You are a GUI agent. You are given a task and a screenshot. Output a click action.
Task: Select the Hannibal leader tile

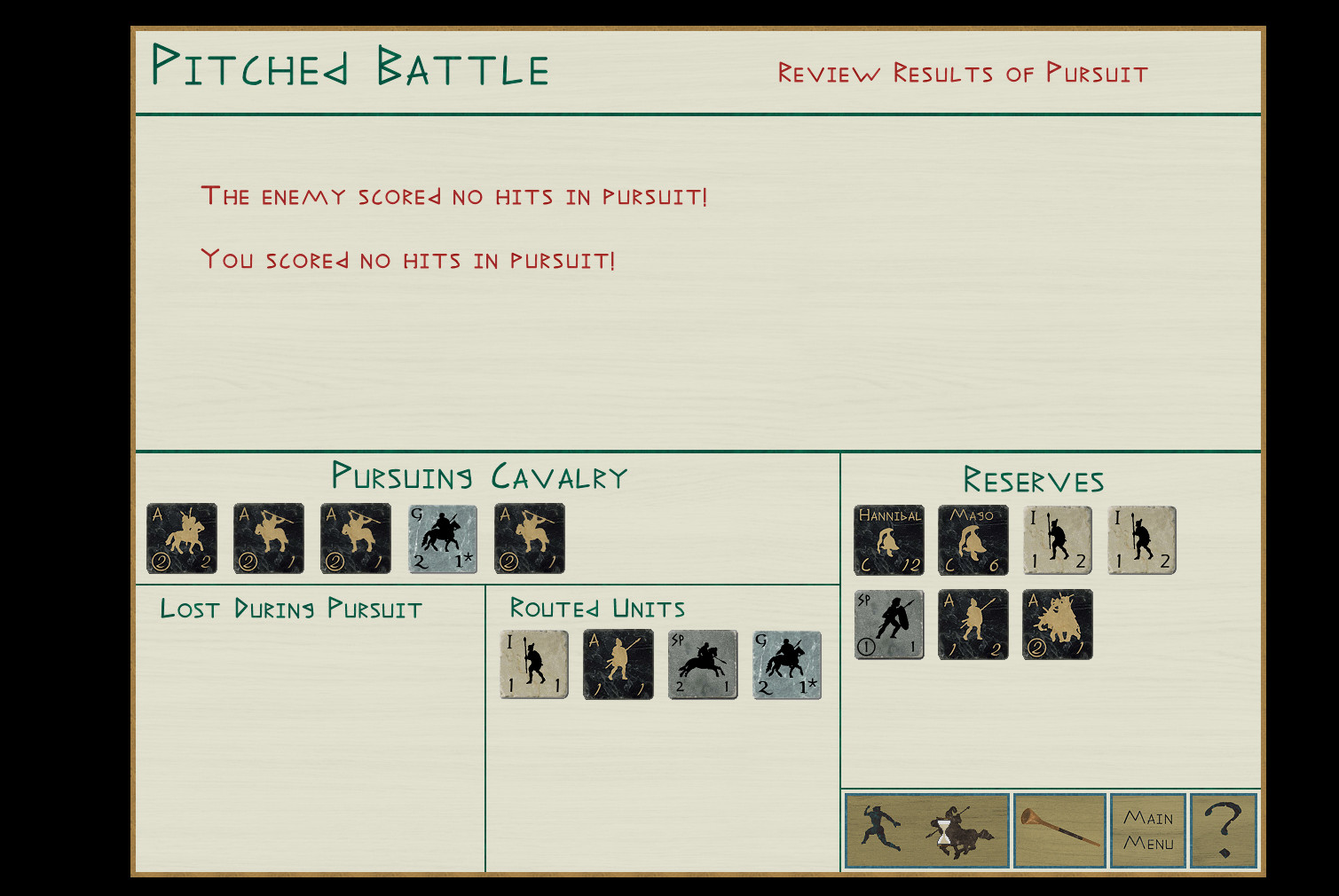click(889, 540)
